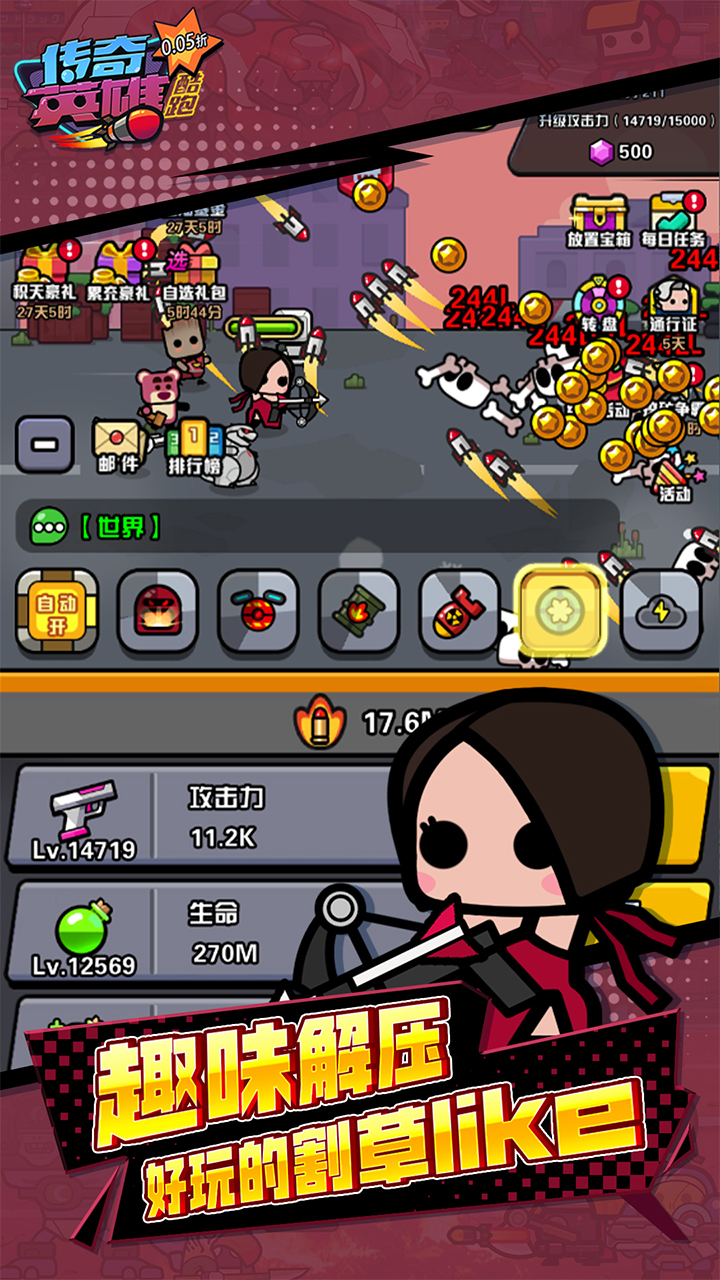This screenshot has height=1280, width=720.
Task: Open the 邮件 mail envelope
Action: [x=118, y=443]
